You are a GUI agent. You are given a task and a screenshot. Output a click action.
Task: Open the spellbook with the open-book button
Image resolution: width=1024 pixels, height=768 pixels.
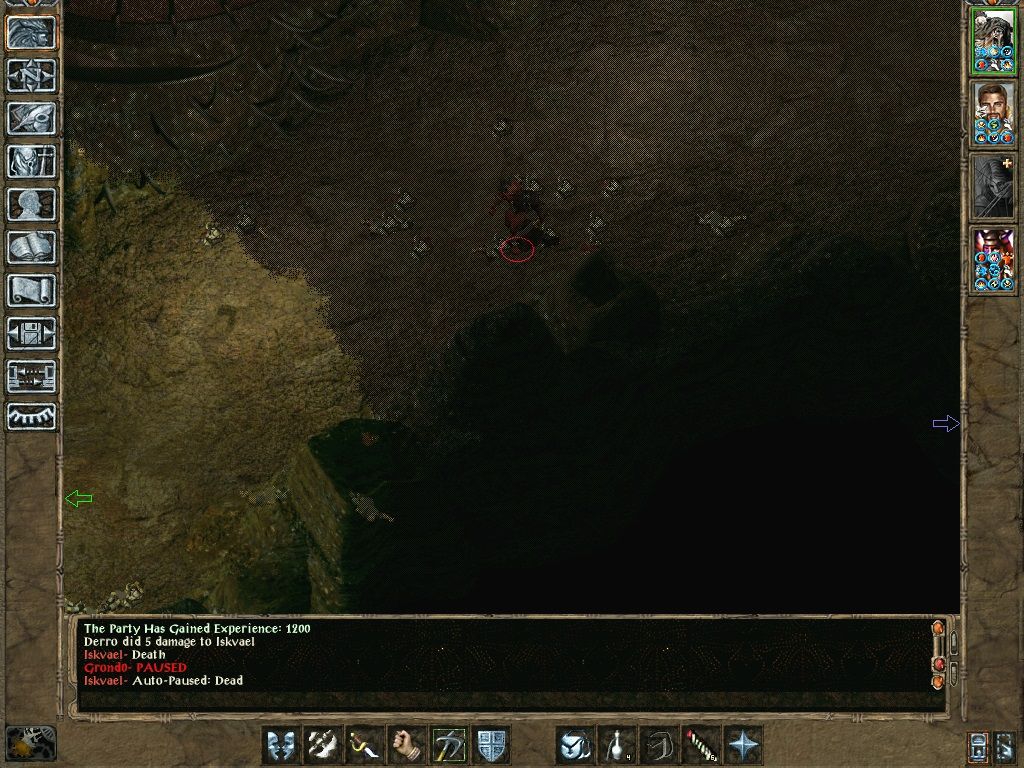coord(31,247)
